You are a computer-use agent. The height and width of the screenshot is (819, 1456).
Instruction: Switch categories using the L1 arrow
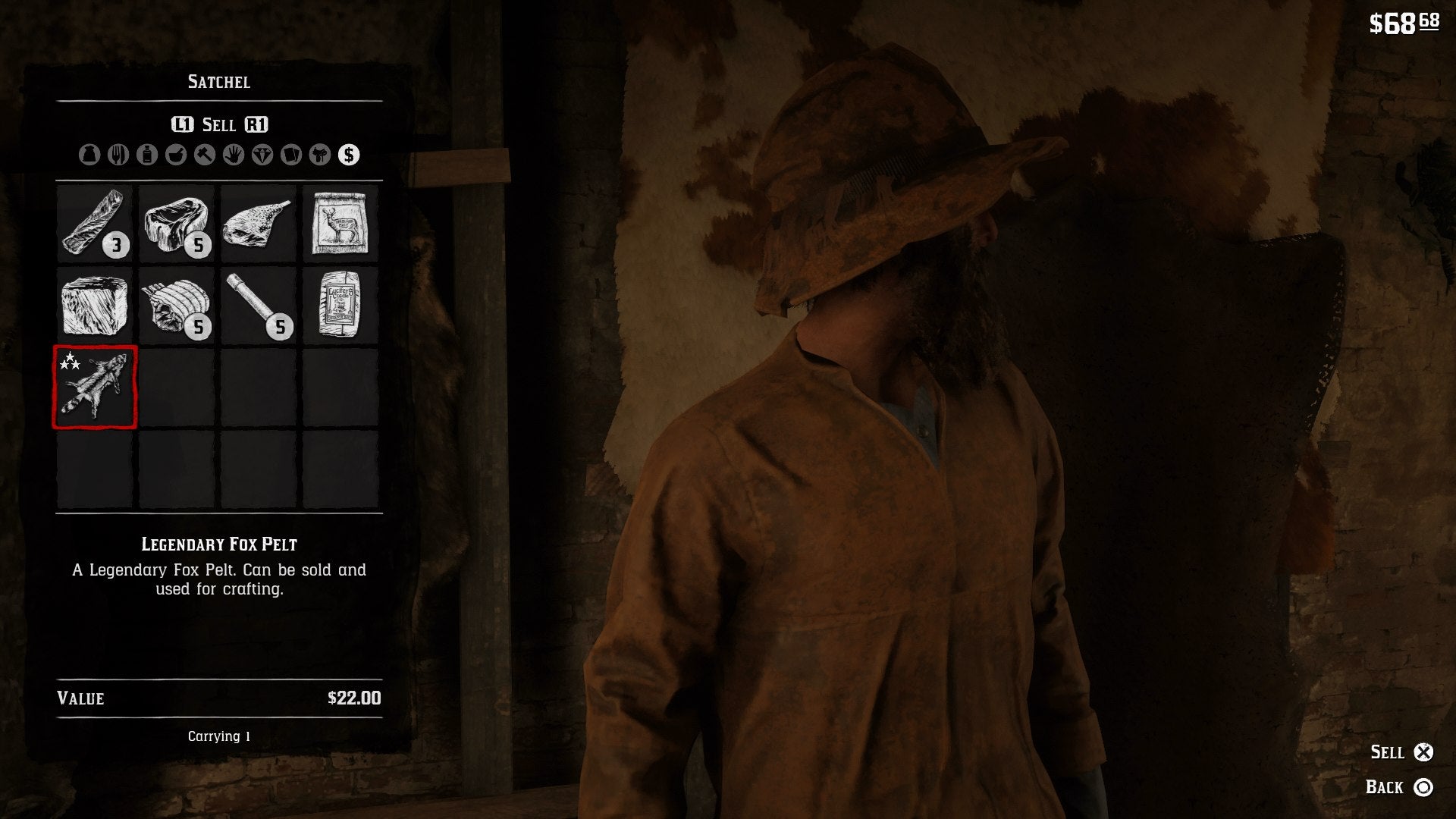click(x=182, y=124)
